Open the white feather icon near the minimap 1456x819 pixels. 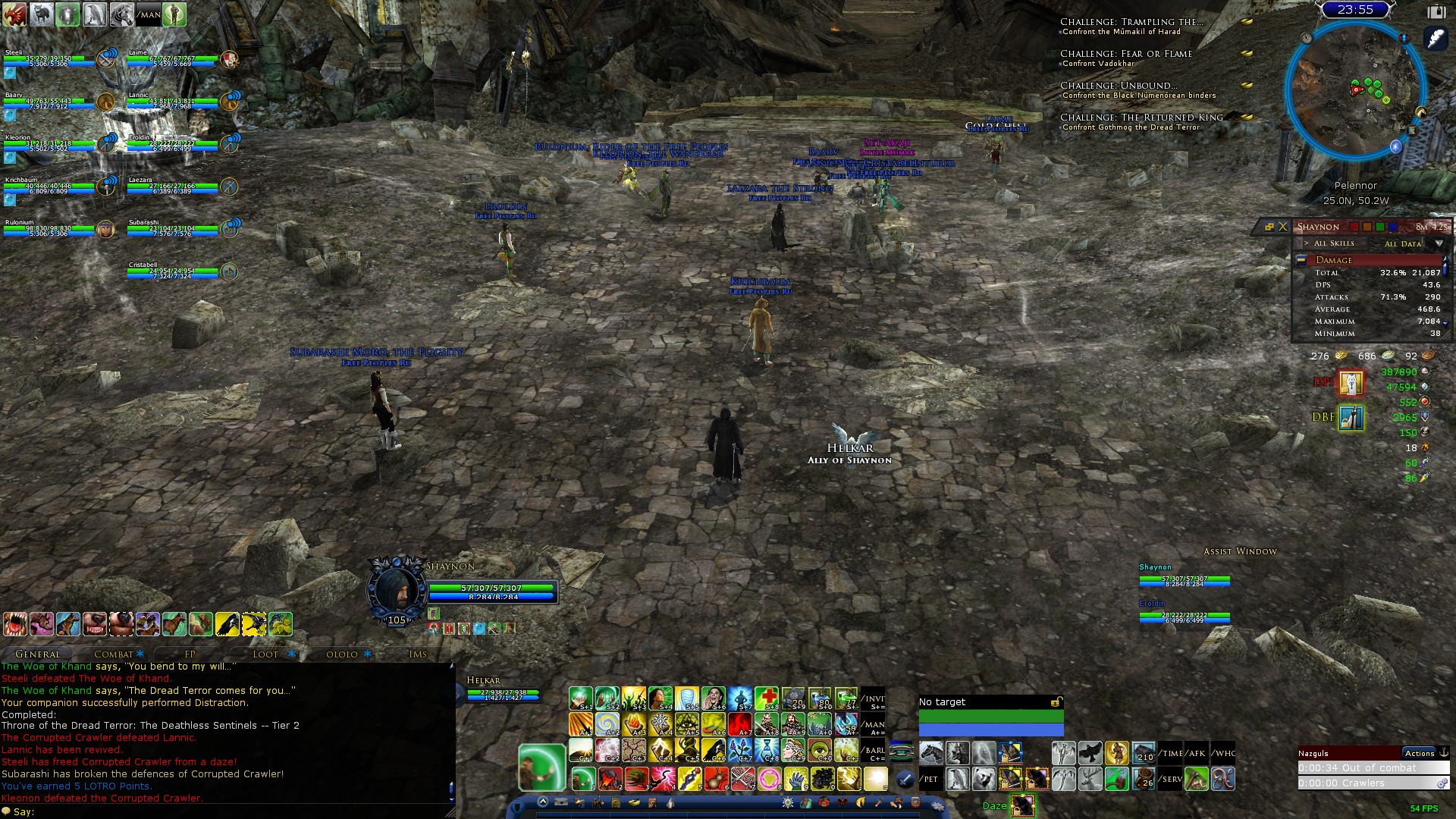[1436, 38]
